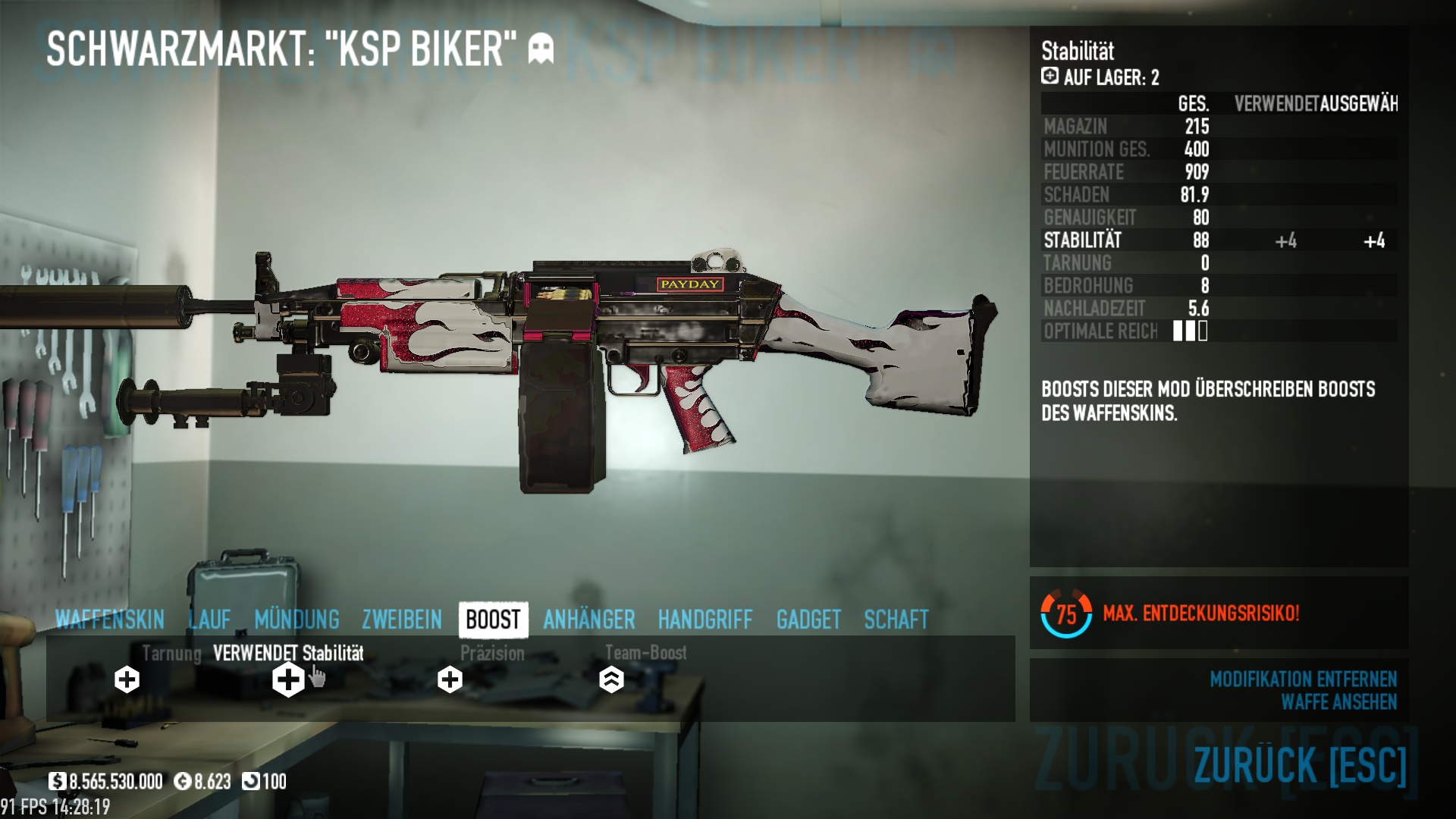
Task: Choose the Gadget tab
Action: (808, 620)
